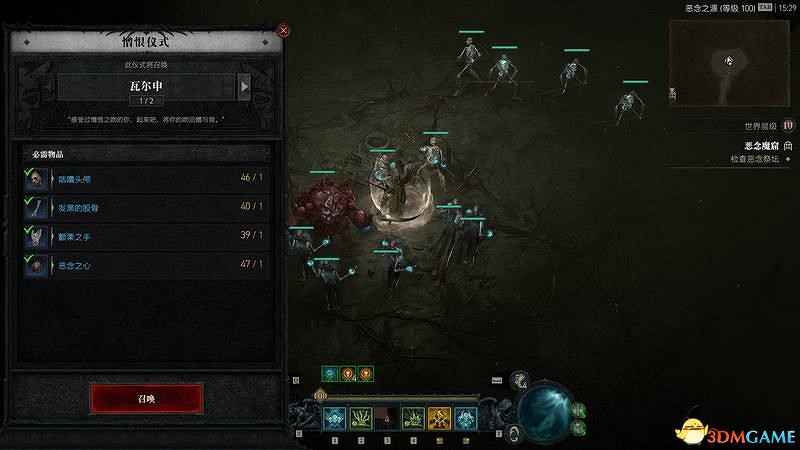
Task: Select the 发黑的股骨 required item row
Action: [x=146, y=207]
